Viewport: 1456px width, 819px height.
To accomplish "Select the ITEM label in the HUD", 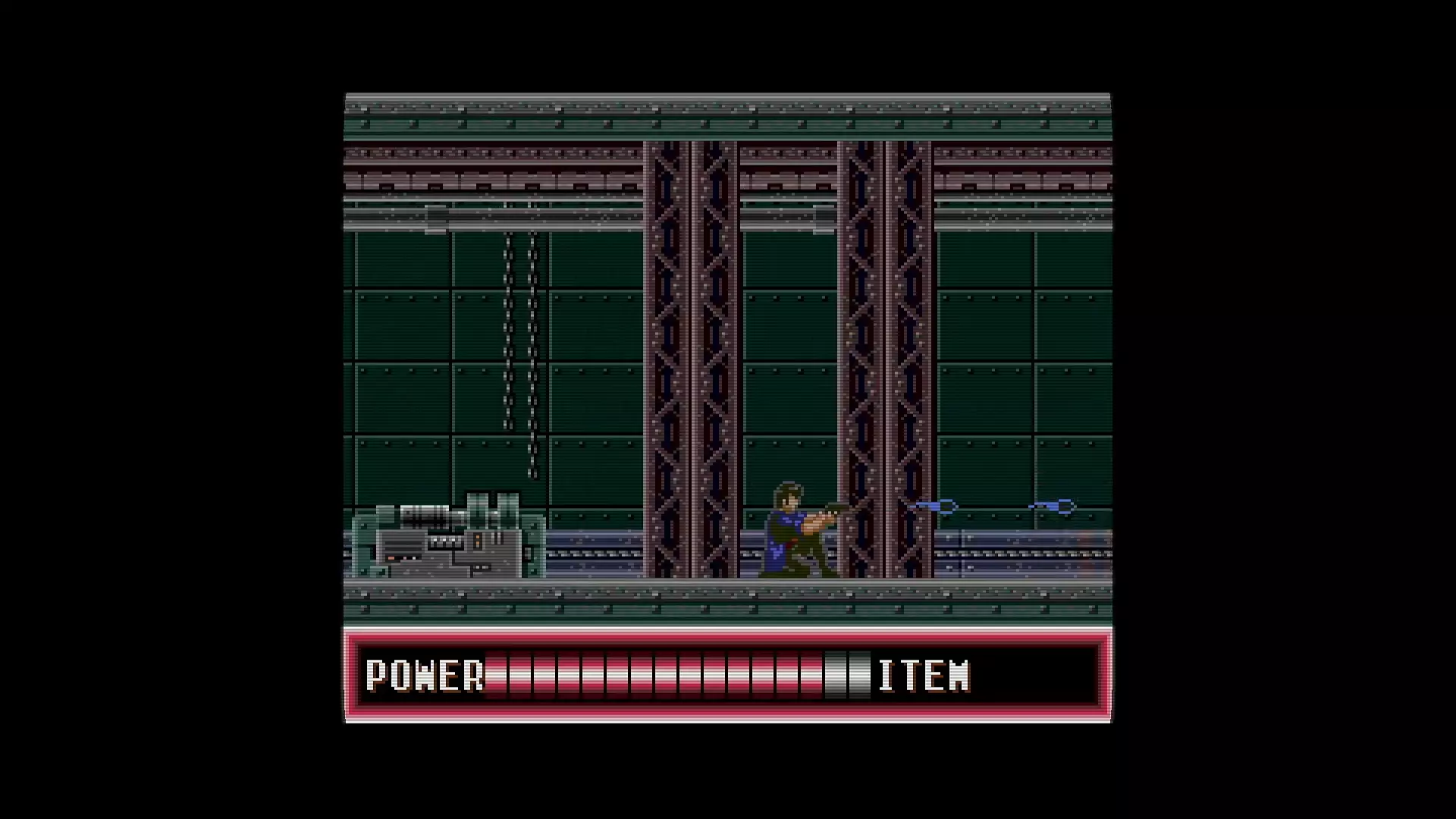I will (x=924, y=675).
